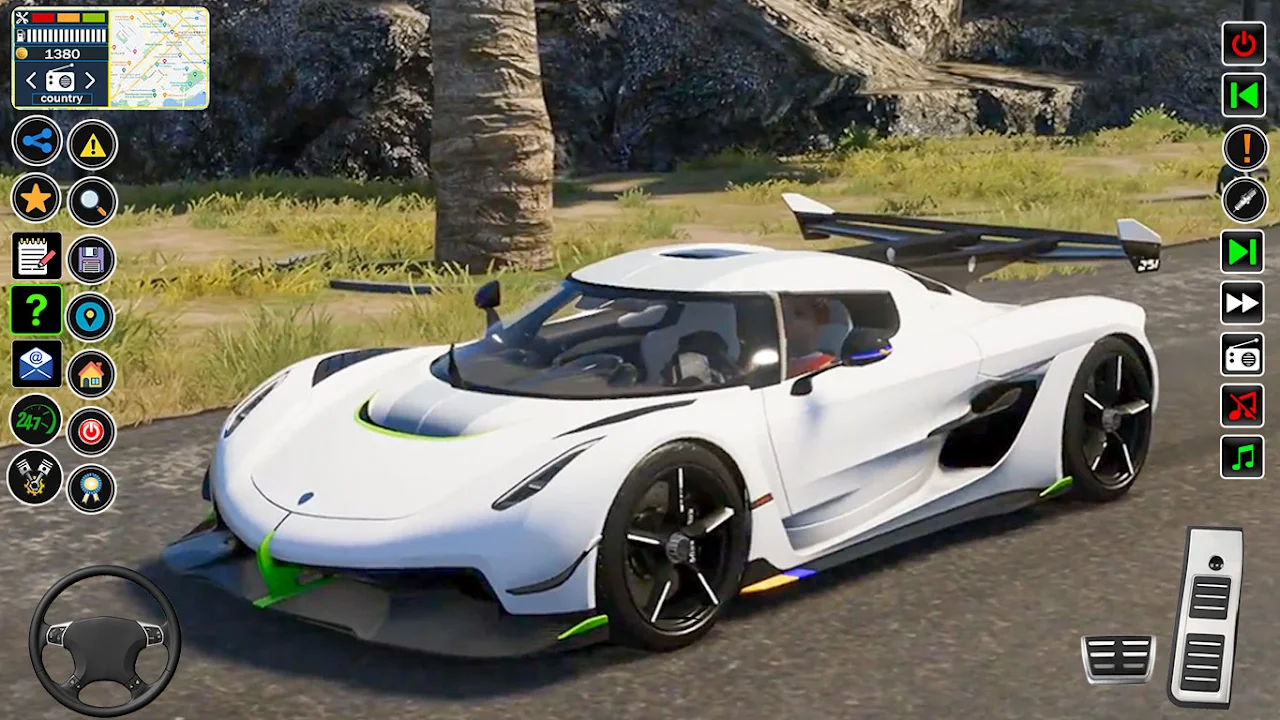Screen dimensions: 1280x720
Task: Fast-forward the music with double arrows
Action: (x=1242, y=303)
